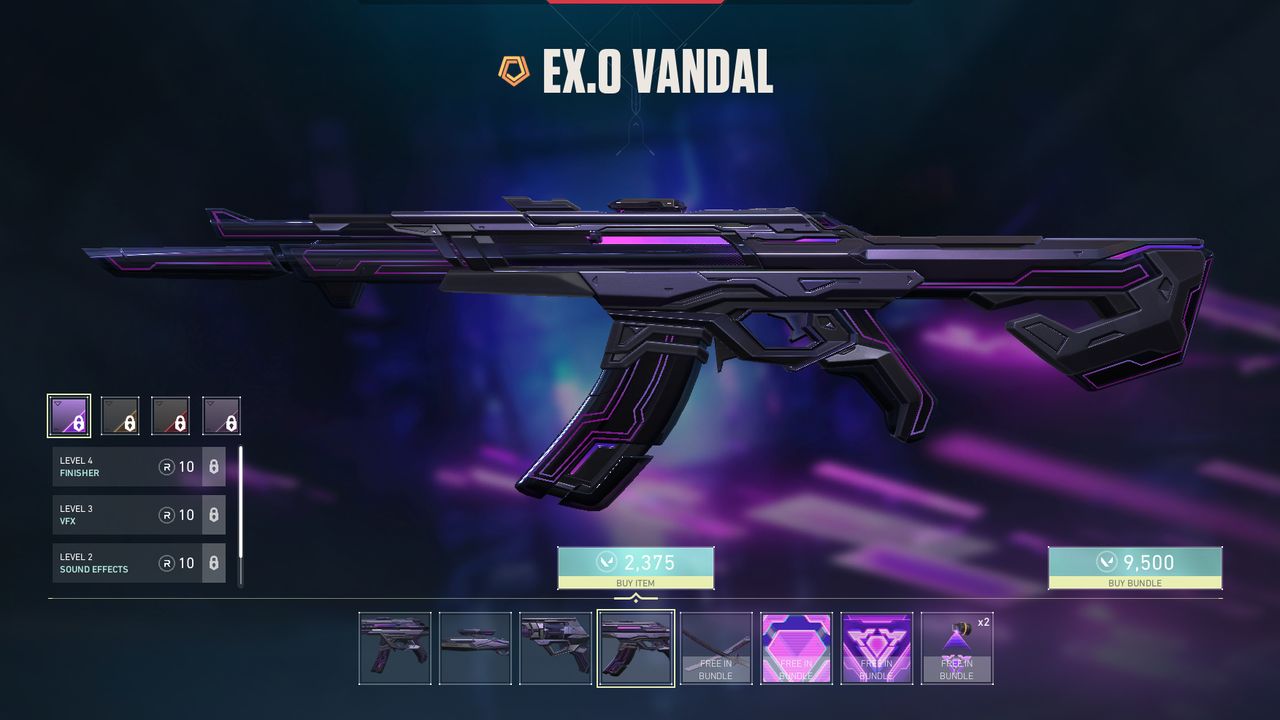Select the Level 2 Sound Effects upgrade row
Screen dimensions: 1280x720
click(x=120, y=563)
